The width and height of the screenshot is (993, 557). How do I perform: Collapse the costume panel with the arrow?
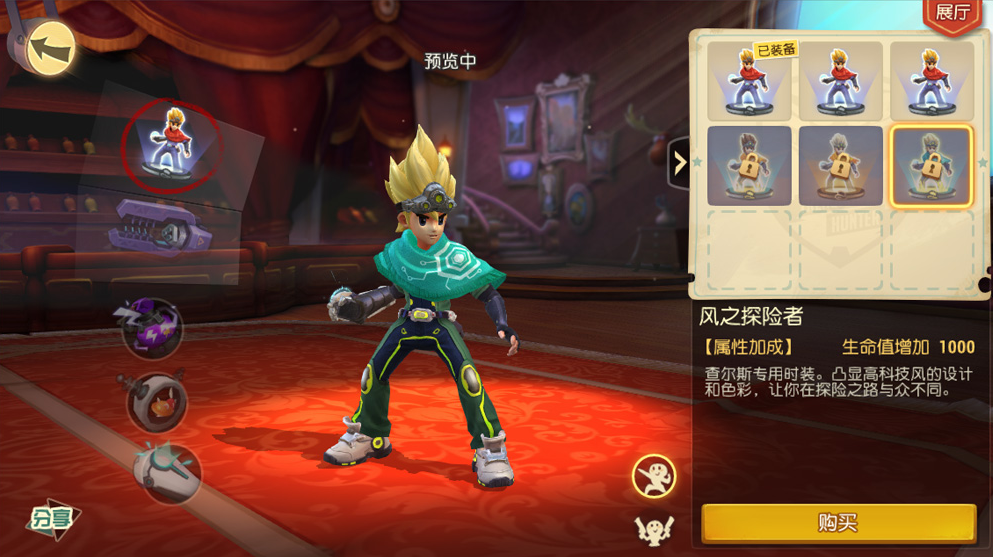680,162
